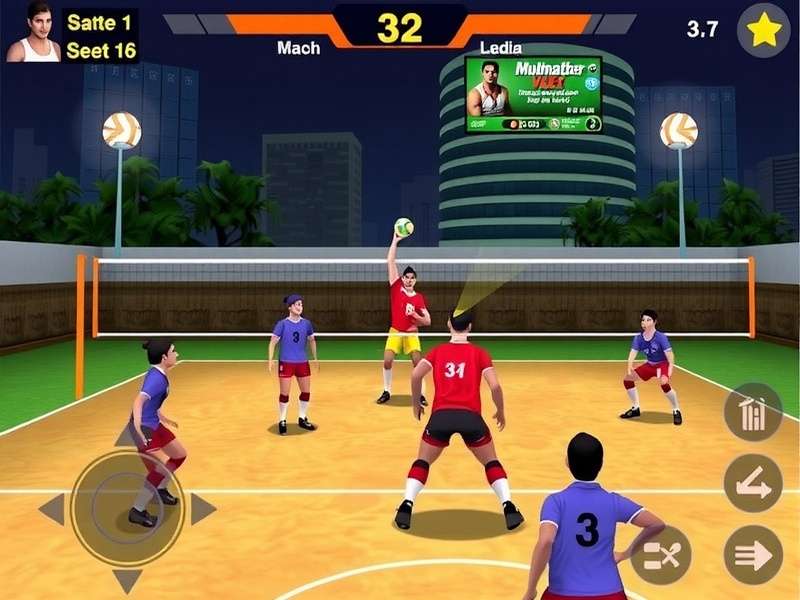Tap the joystick's up arrow
This screenshot has height=600, width=800.
127,436
